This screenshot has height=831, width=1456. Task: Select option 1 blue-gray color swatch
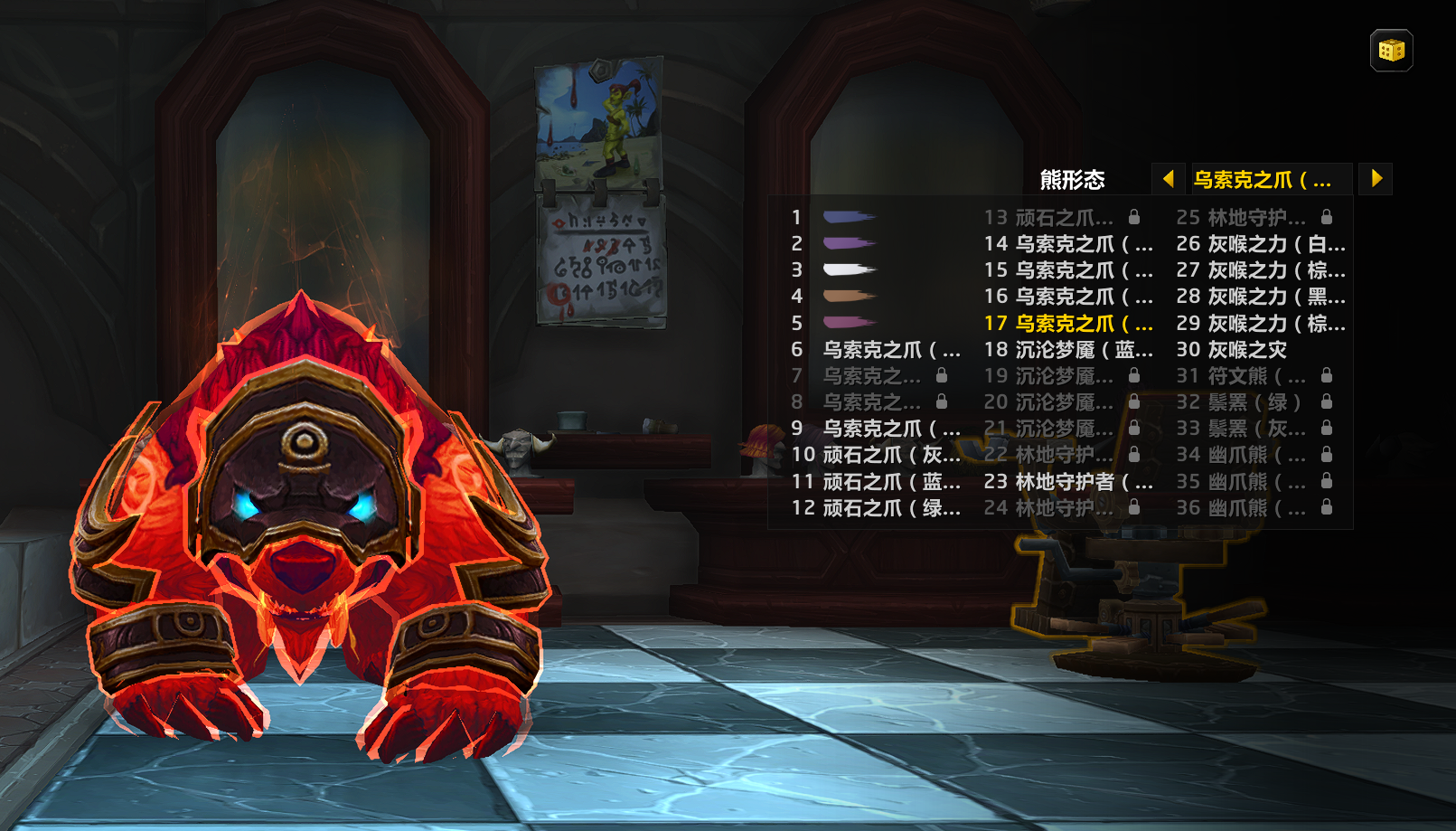(849, 217)
